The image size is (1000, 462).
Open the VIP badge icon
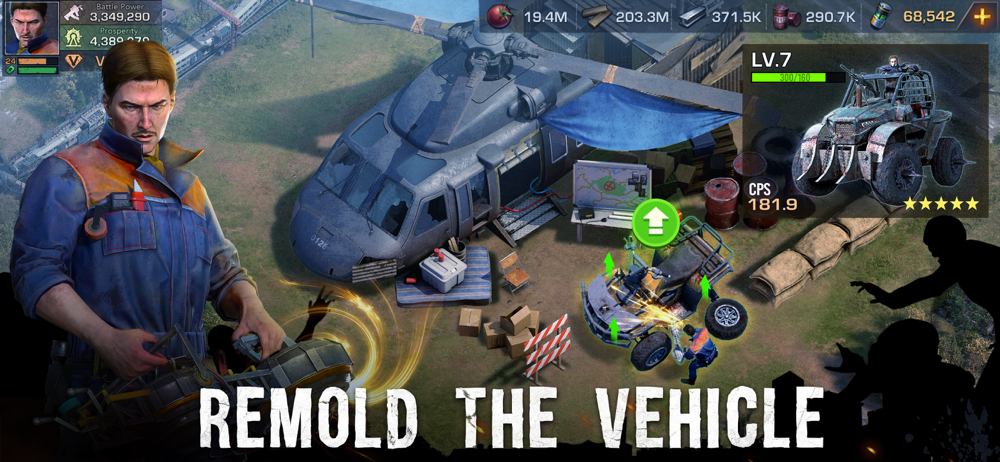73,62
